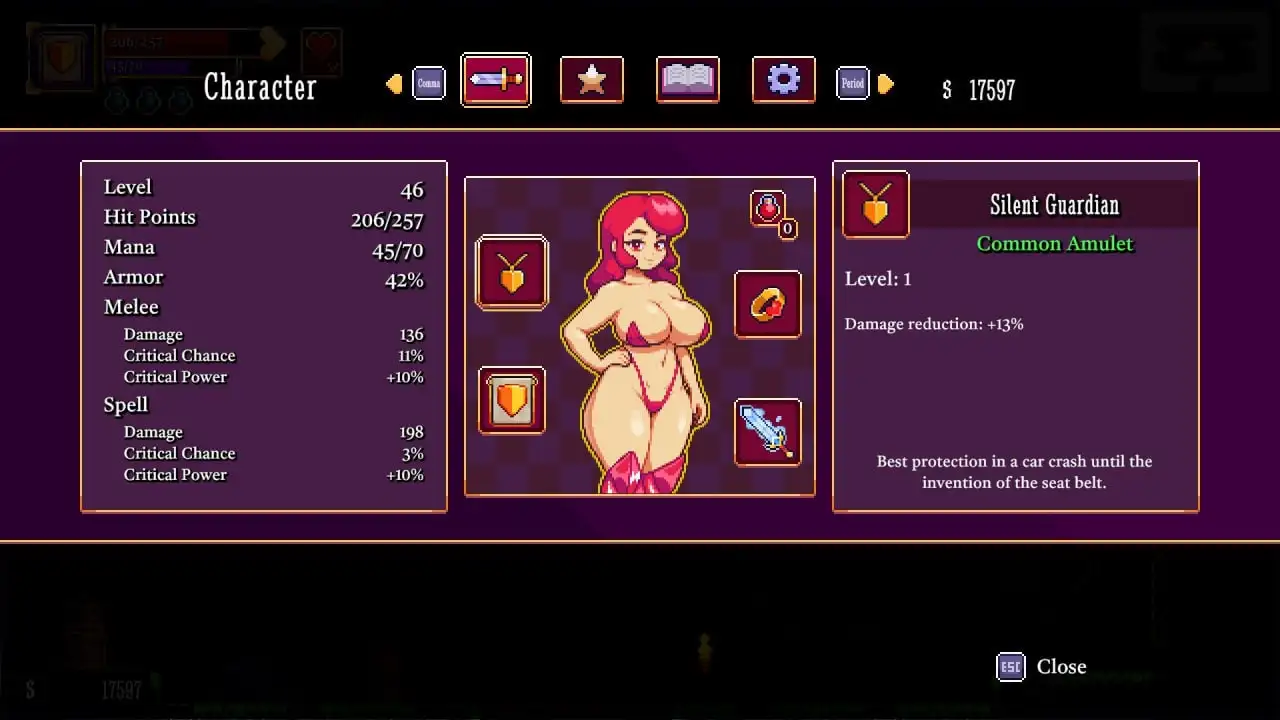
Task: Switch to the sword equipment tab
Action: pos(496,80)
